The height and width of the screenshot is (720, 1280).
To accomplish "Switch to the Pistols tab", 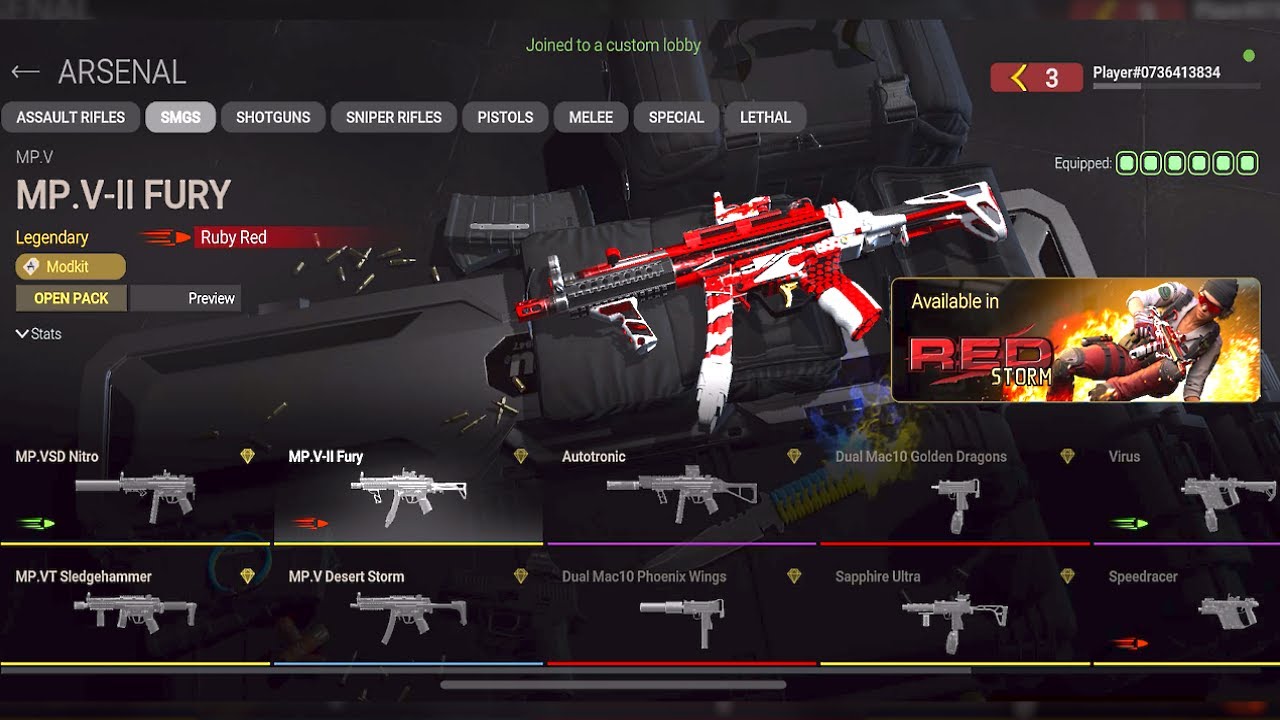I will coord(505,117).
